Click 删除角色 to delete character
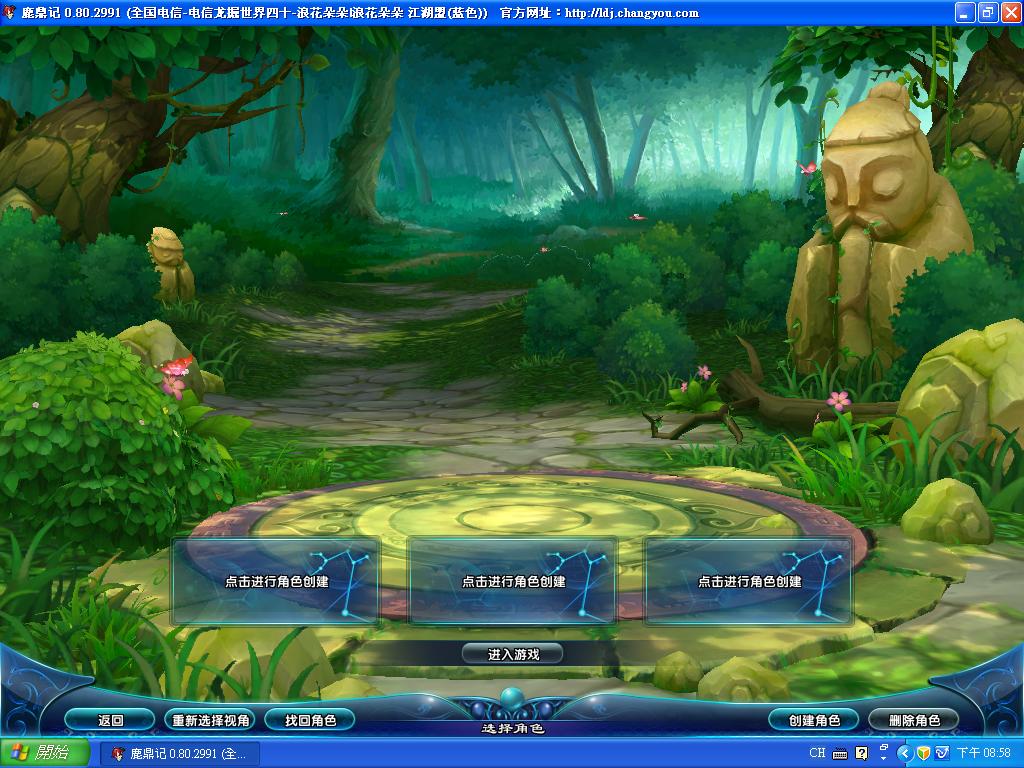The image size is (1024, 768). click(914, 720)
